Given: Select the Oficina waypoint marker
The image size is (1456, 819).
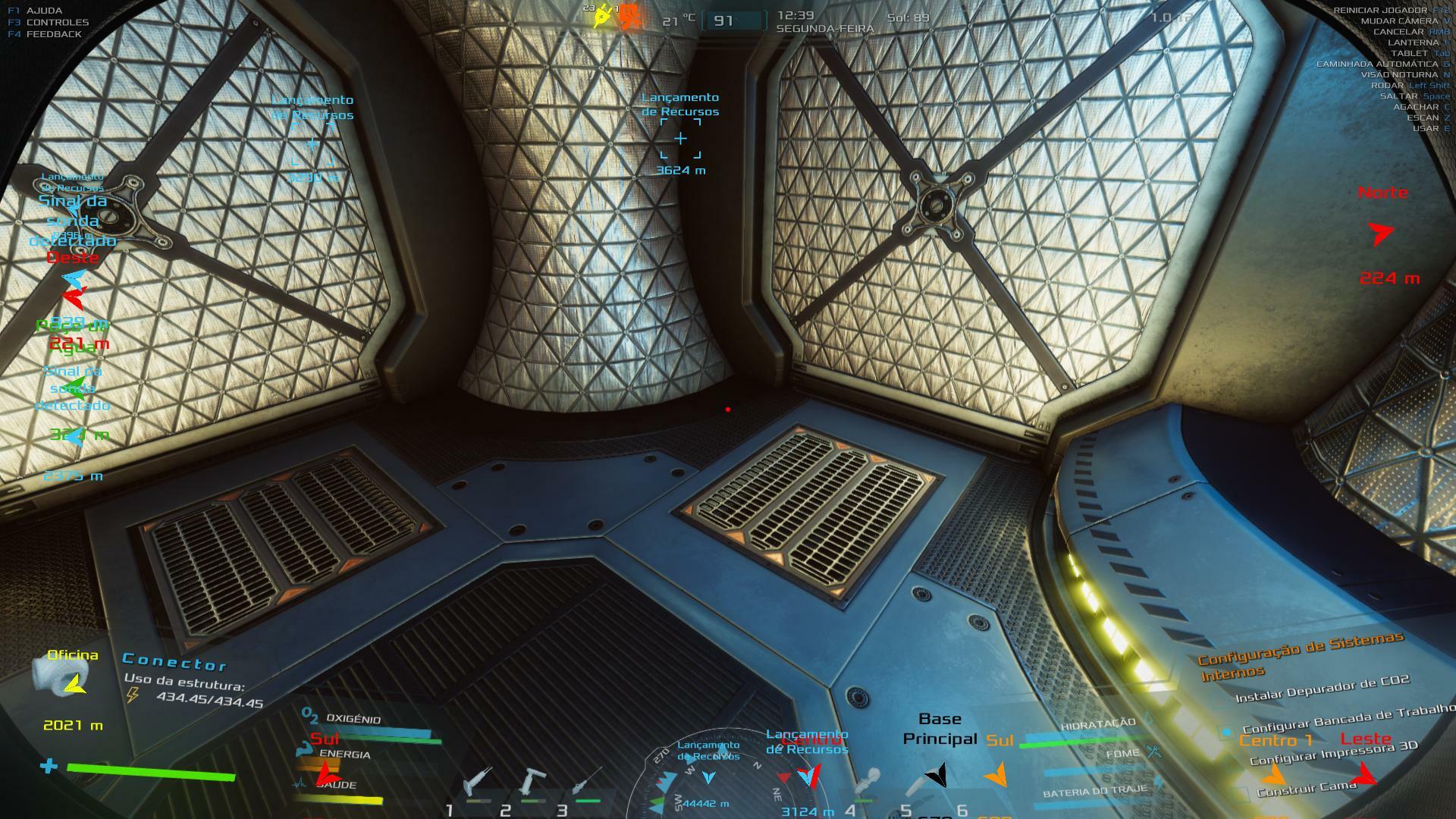Looking at the screenshot, I should (74, 685).
